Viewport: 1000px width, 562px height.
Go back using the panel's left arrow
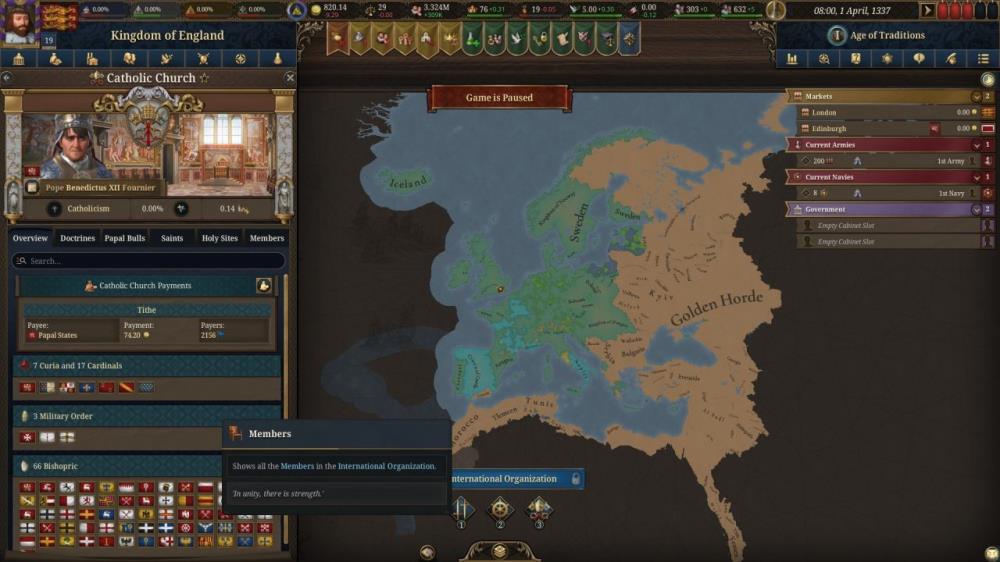point(7,78)
